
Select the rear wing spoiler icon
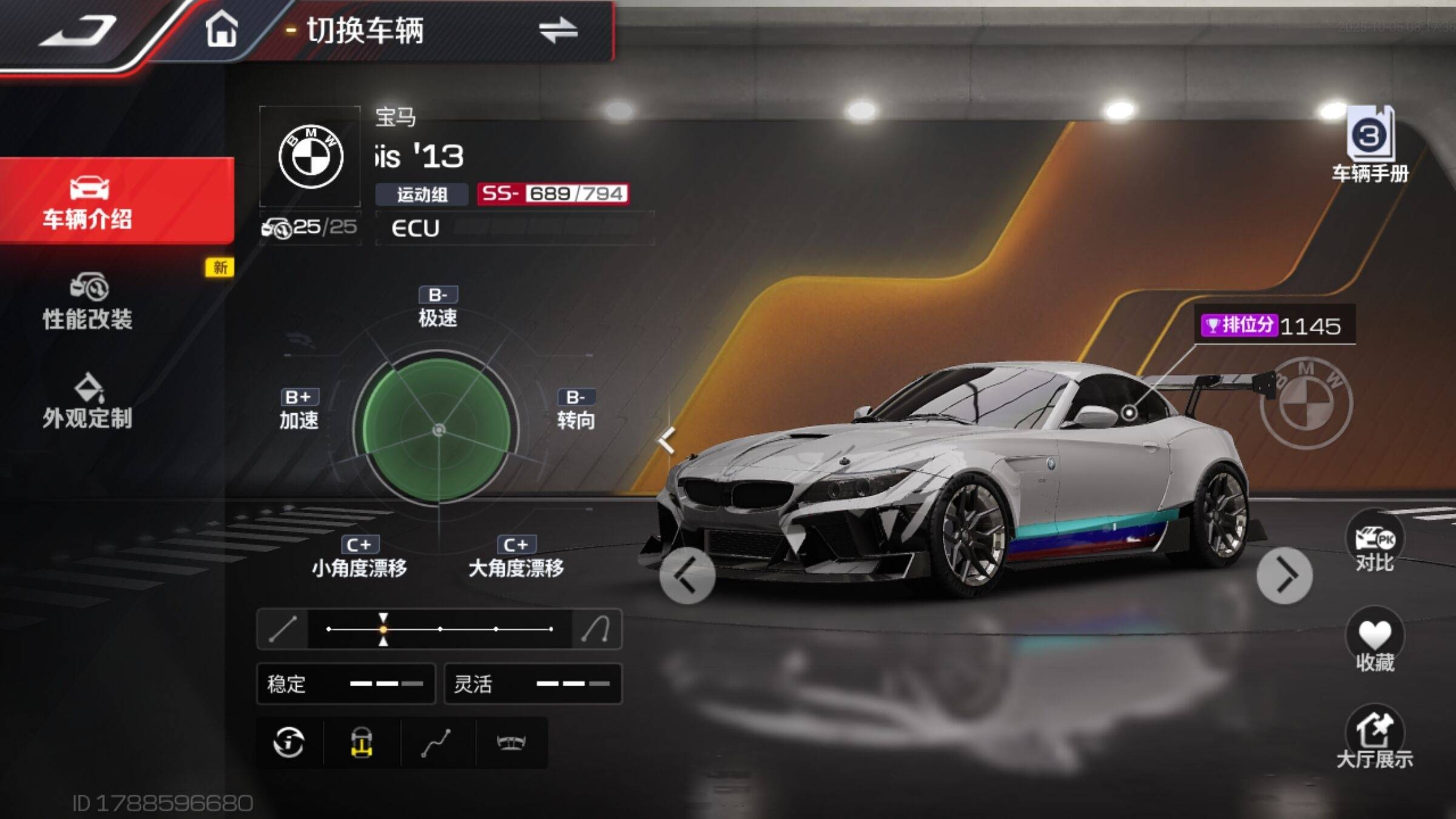pyautogui.click(x=511, y=742)
